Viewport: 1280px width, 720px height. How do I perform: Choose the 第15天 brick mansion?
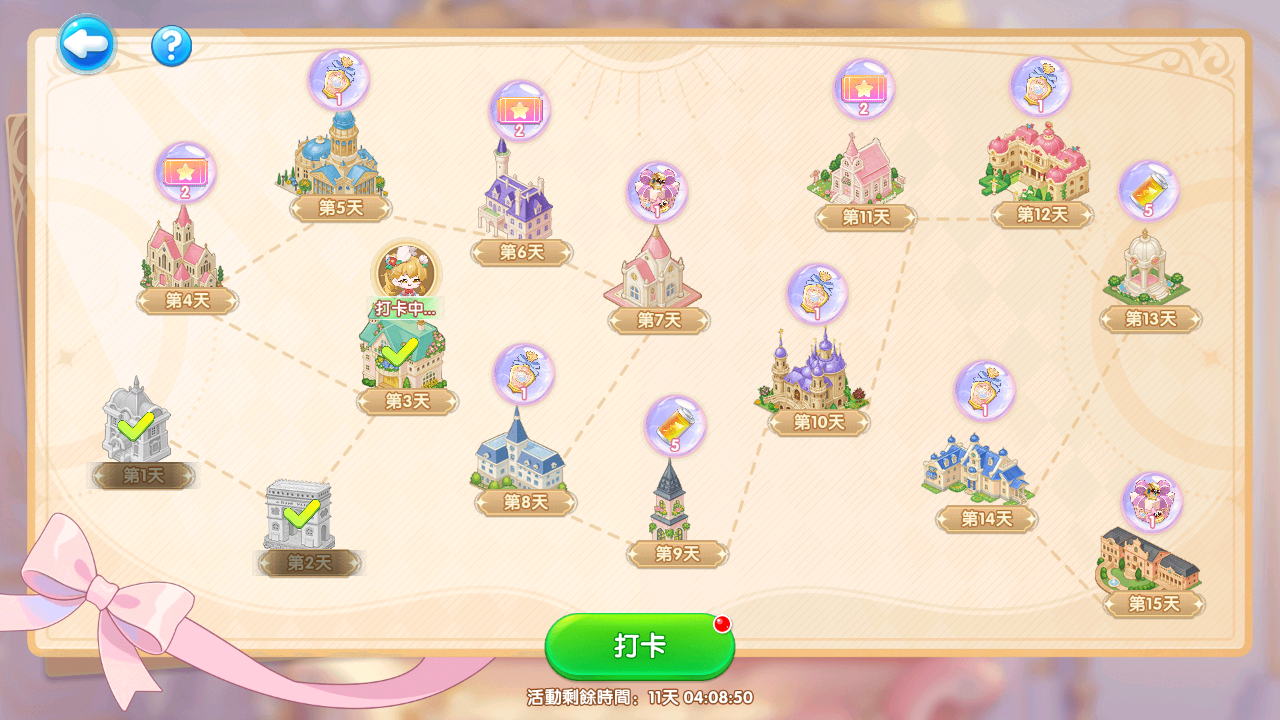pyautogui.click(x=1150, y=559)
